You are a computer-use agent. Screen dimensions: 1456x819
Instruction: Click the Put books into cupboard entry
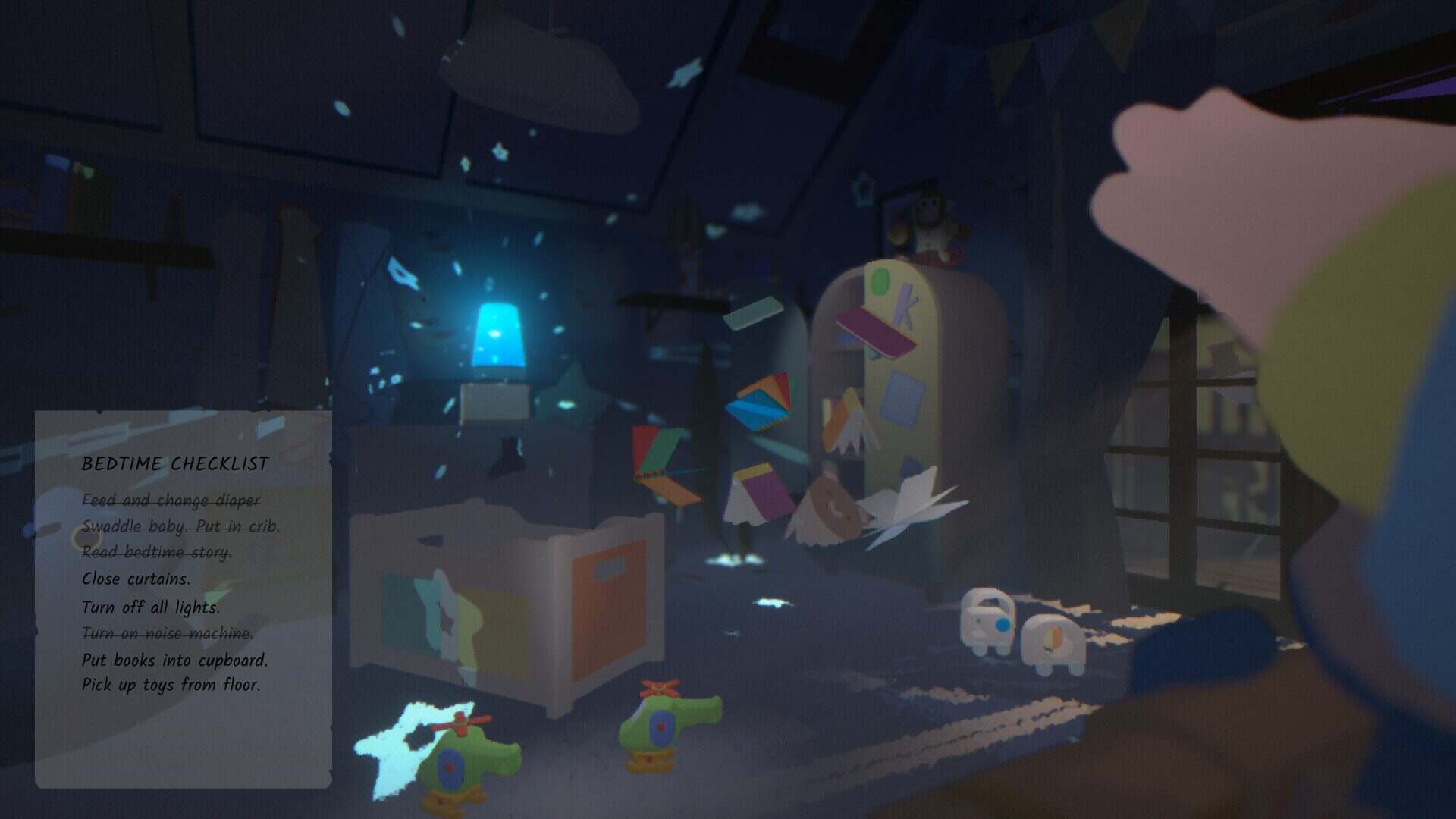click(x=175, y=659)
